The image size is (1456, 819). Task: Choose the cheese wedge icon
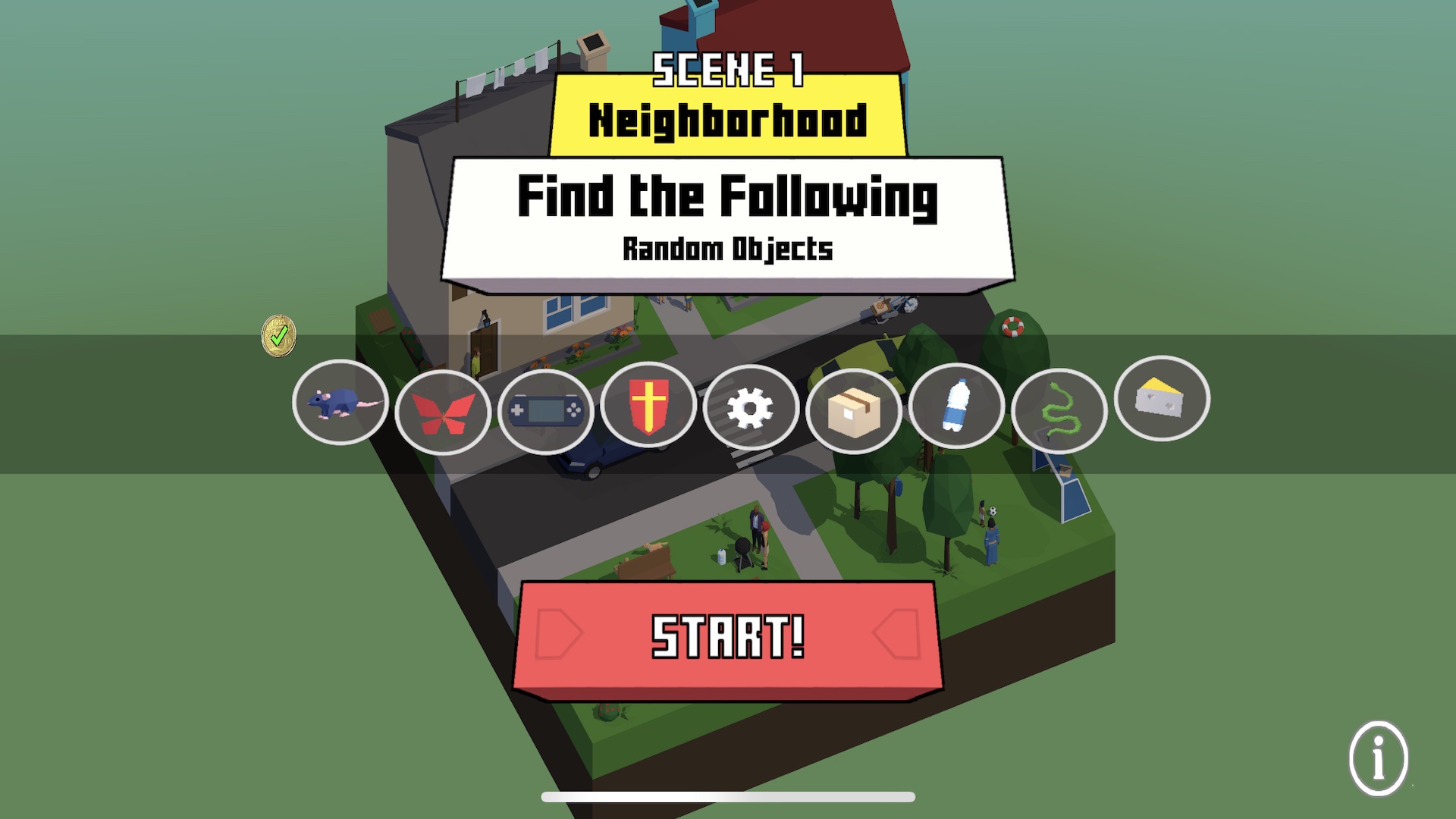tap(1162, 399)
